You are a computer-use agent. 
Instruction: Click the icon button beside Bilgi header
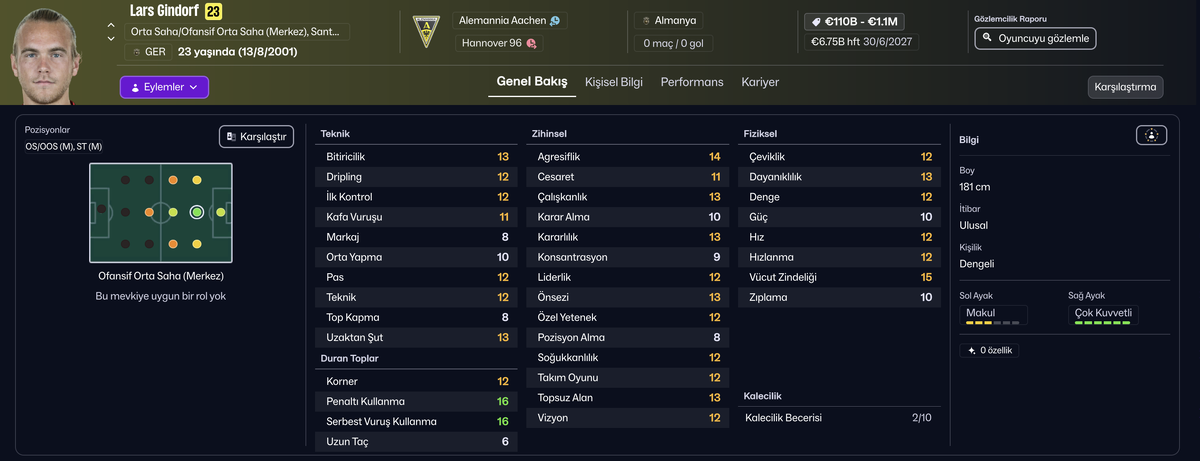1151,135
